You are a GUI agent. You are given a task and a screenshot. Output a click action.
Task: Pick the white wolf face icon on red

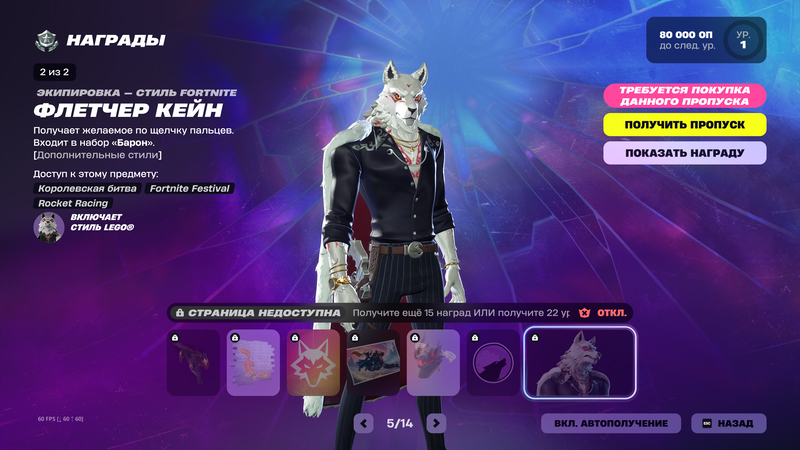313,363
